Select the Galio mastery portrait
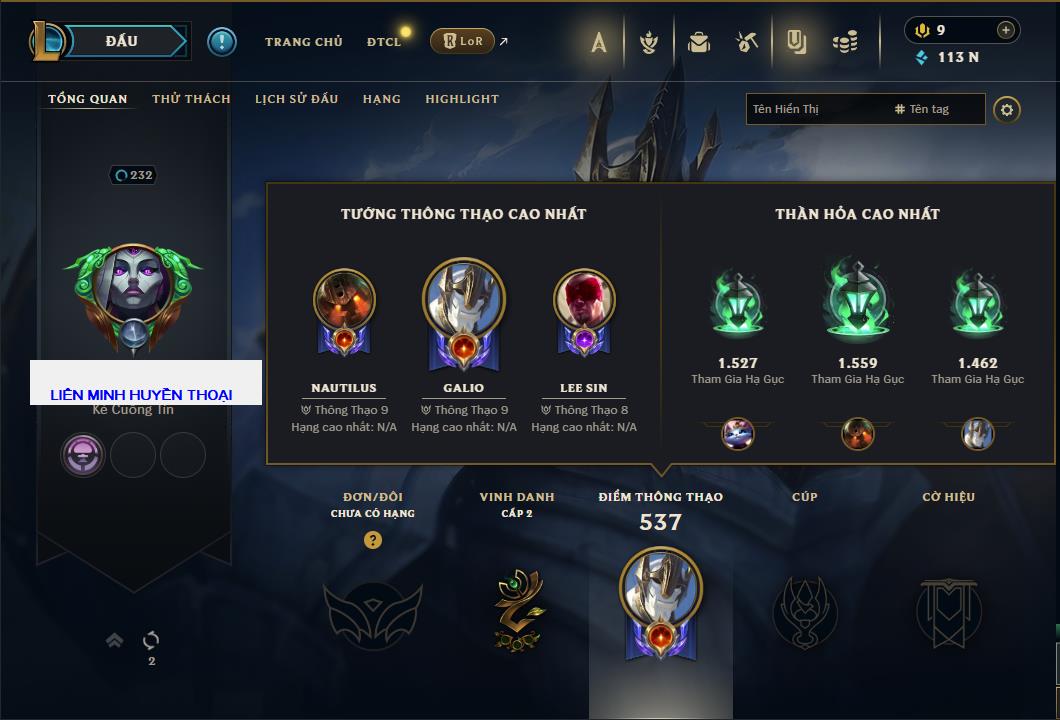This screenshot has width=1060, height=720. (463, 303)
